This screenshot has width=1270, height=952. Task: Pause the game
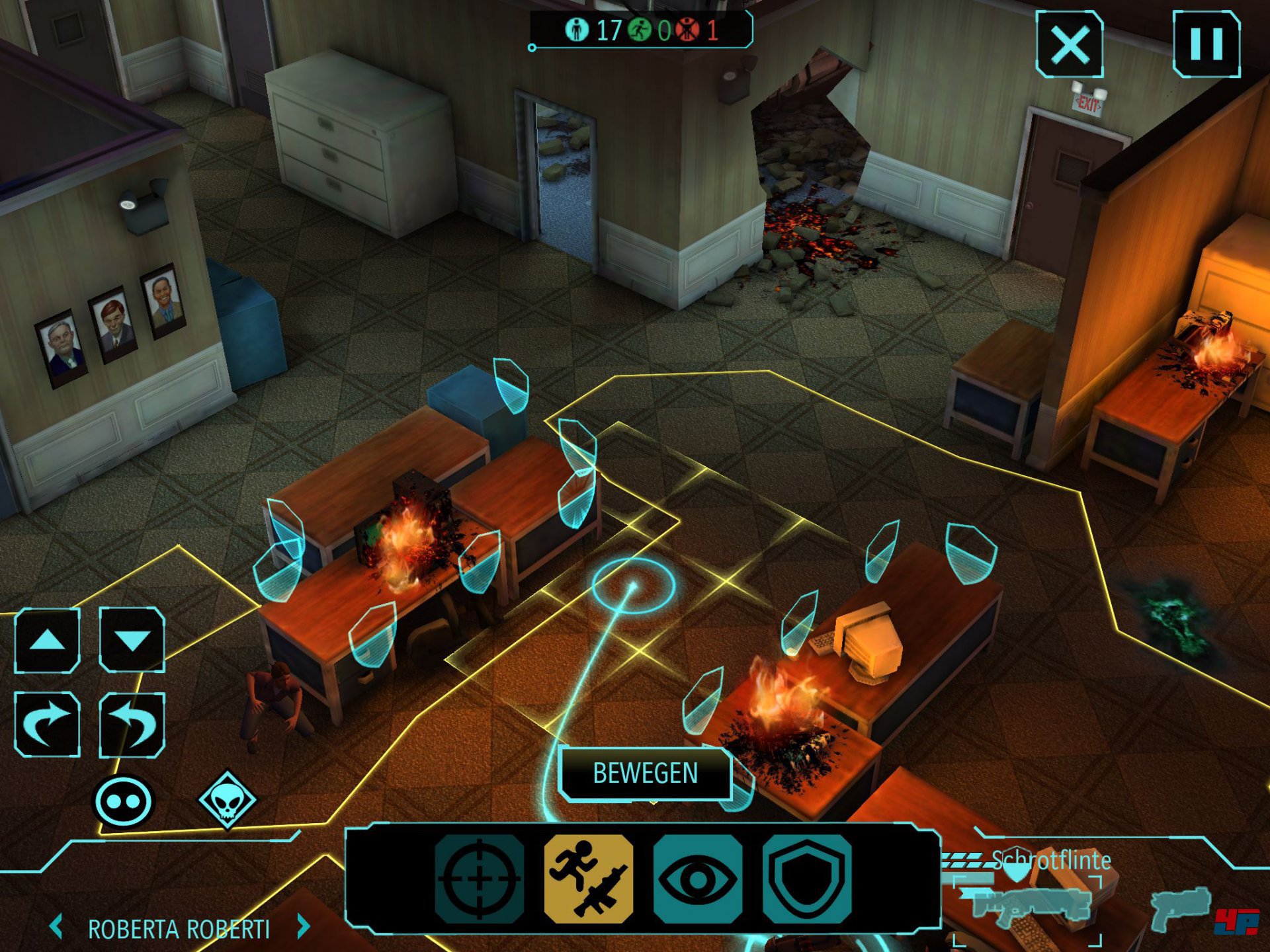point(1206,44)
